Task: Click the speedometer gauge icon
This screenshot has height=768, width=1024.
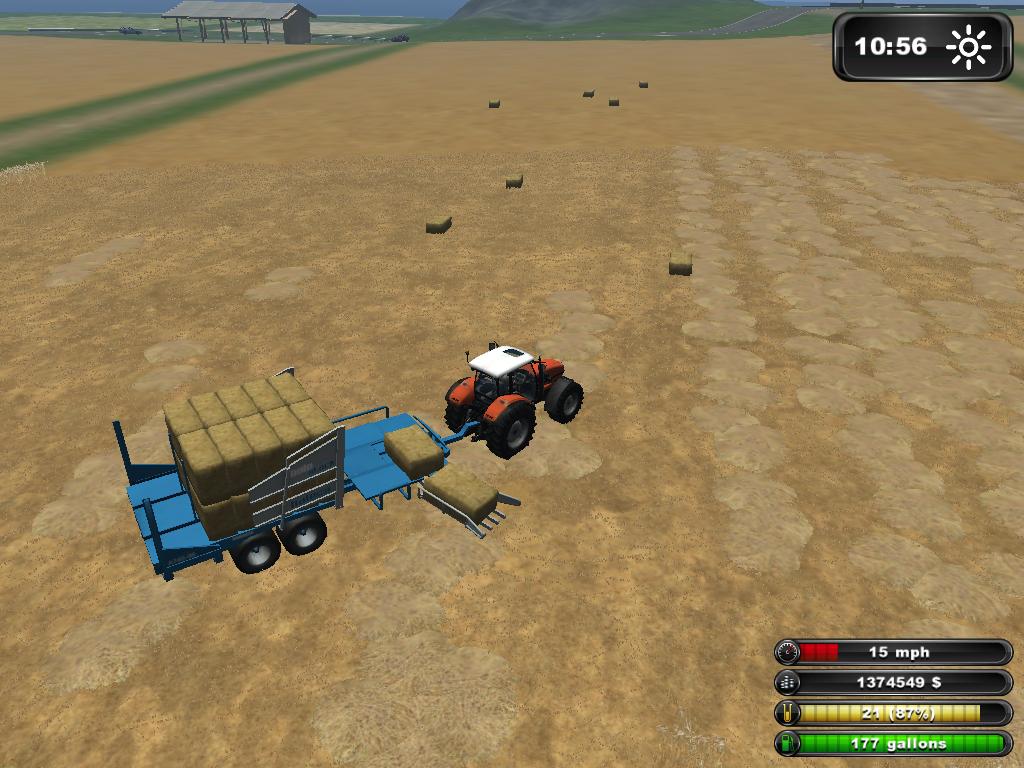Action: pyautogui.click(x=788, y=653)
